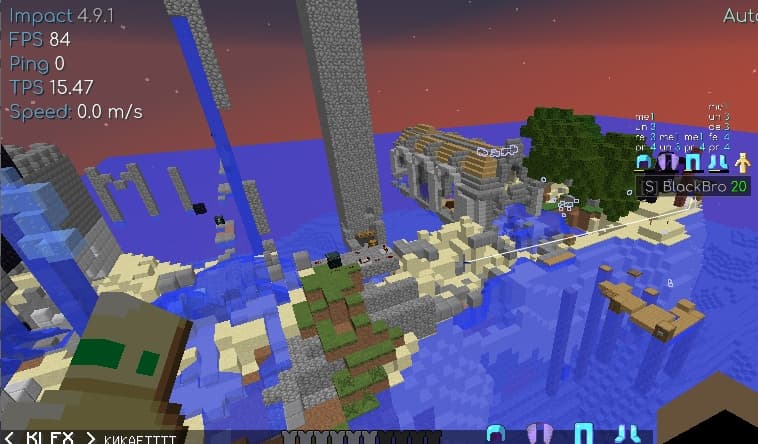Select the elytra icon in the bottom armor HUD

coord(537,434)
